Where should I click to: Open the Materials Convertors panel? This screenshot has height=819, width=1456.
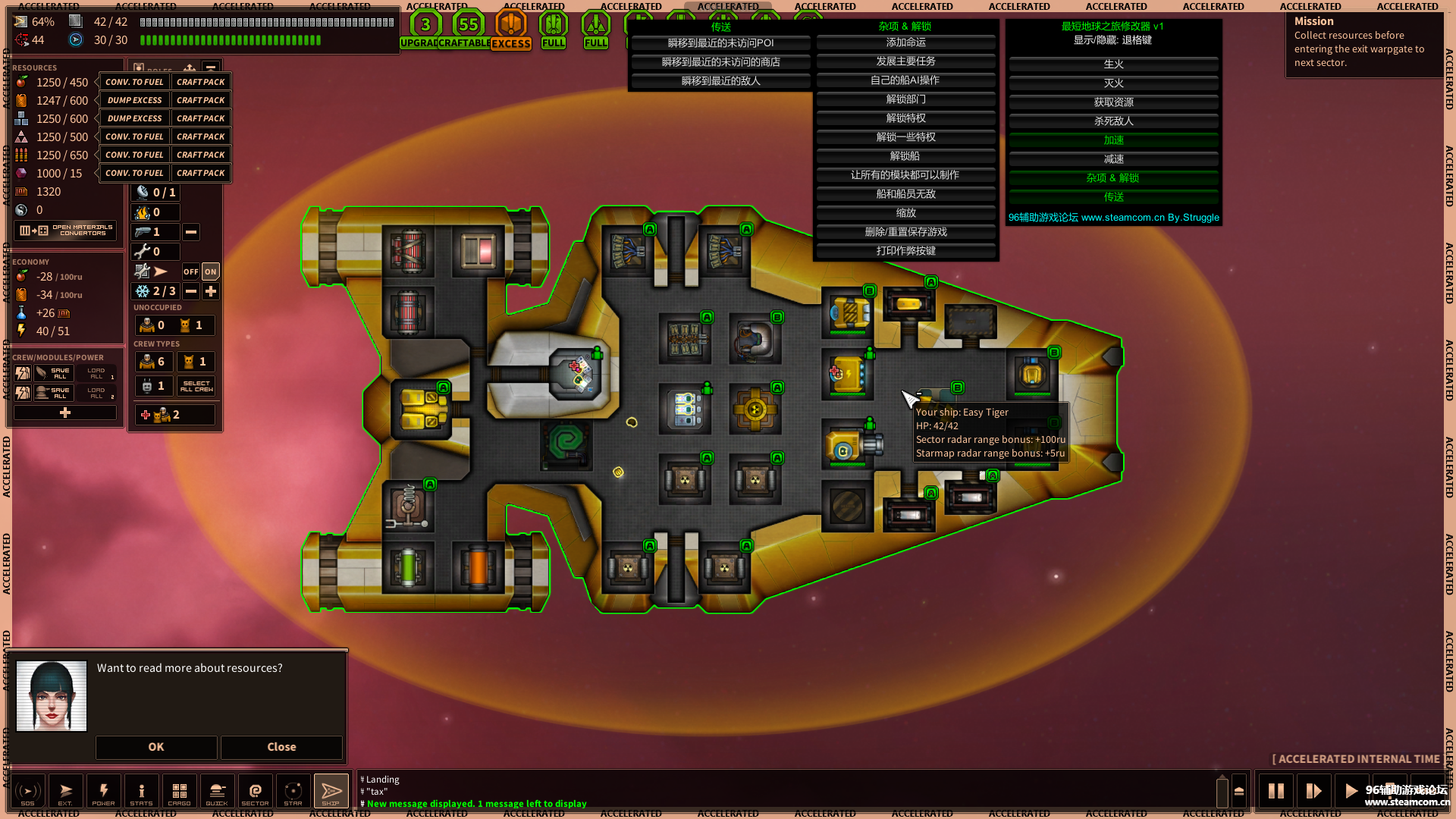click(x=66, y=231)
